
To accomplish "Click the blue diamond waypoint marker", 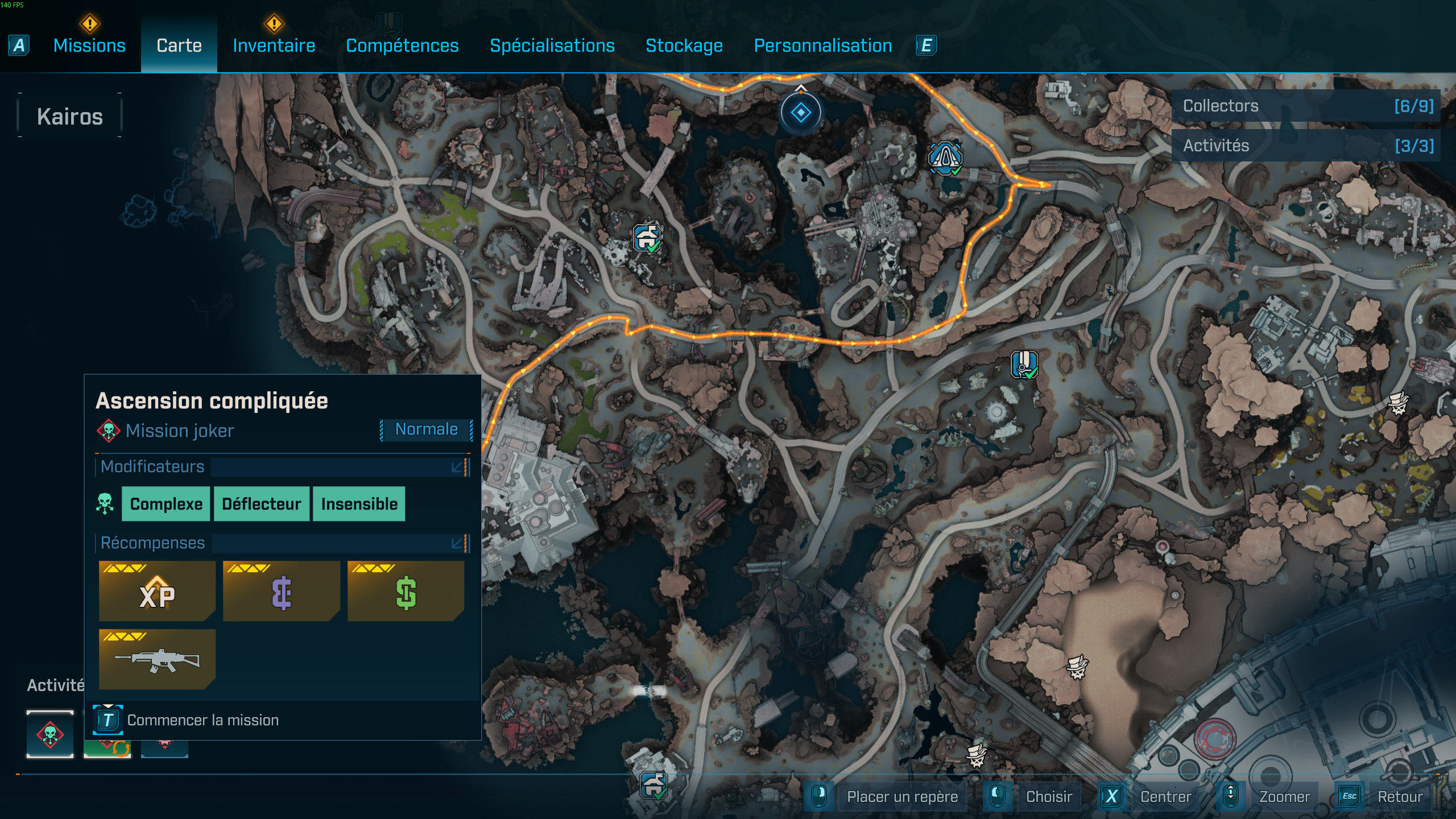I will 800,113.
